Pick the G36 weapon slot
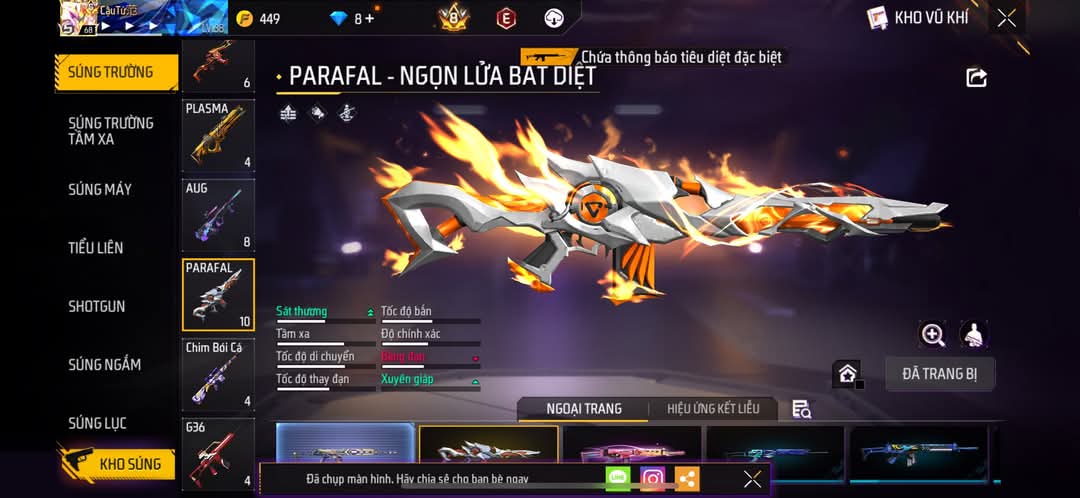 (218, 453)
